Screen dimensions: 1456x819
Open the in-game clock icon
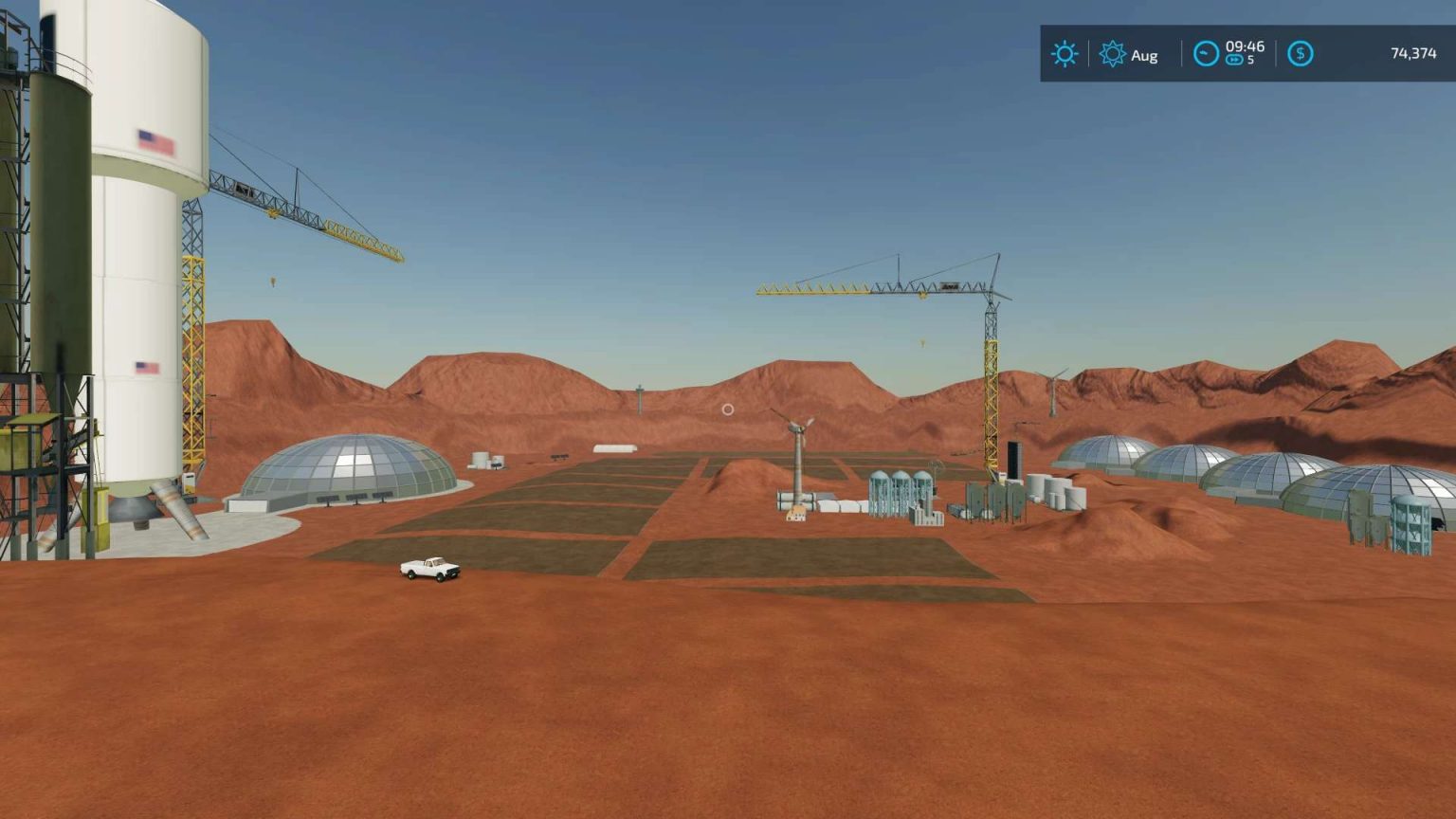point(1205,54)
